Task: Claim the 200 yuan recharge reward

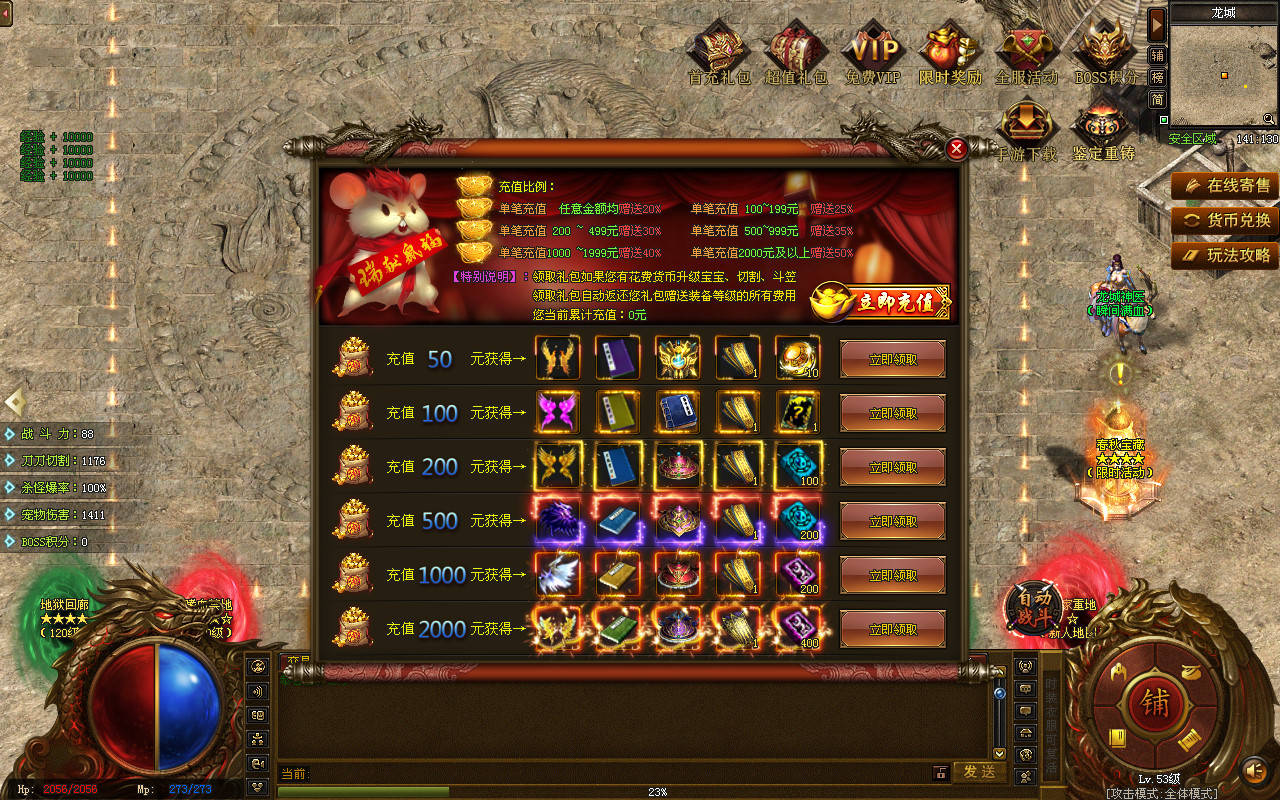Action: (892, 467)
